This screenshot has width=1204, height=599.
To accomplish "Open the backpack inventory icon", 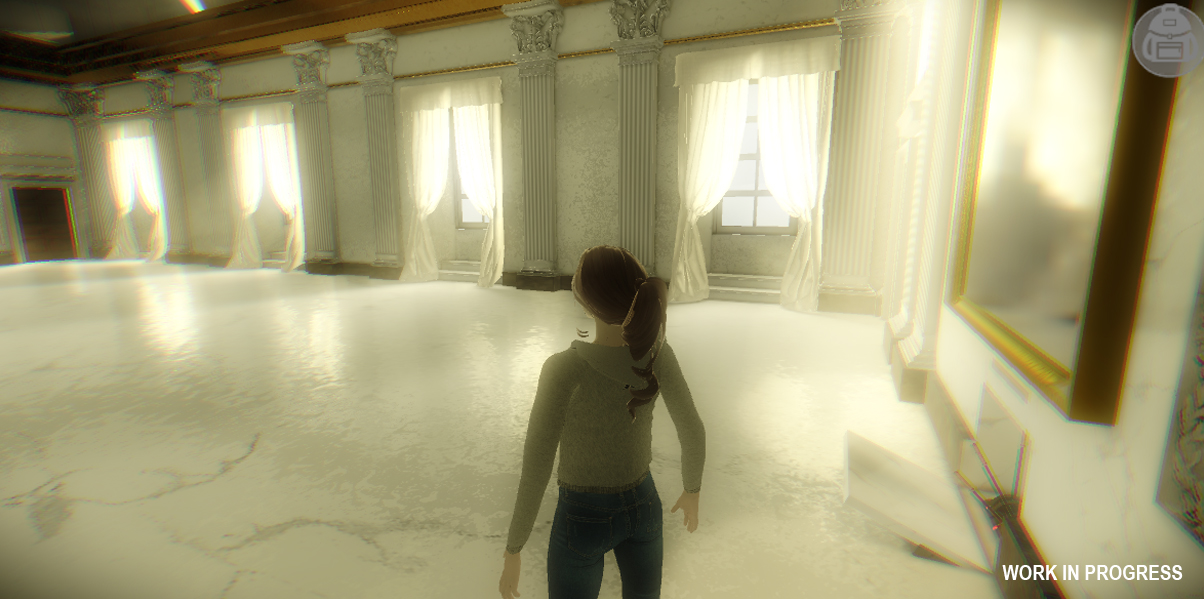I will pyautogui.click(x=1167, y=38).
